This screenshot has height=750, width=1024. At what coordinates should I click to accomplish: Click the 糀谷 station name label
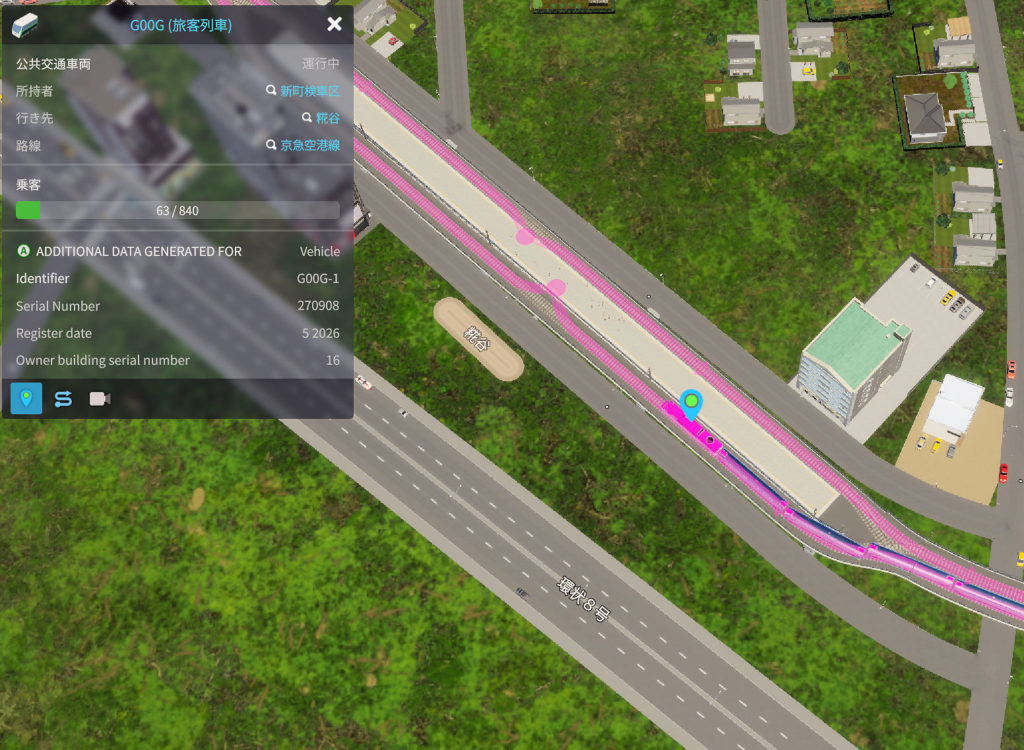point(478,339)
